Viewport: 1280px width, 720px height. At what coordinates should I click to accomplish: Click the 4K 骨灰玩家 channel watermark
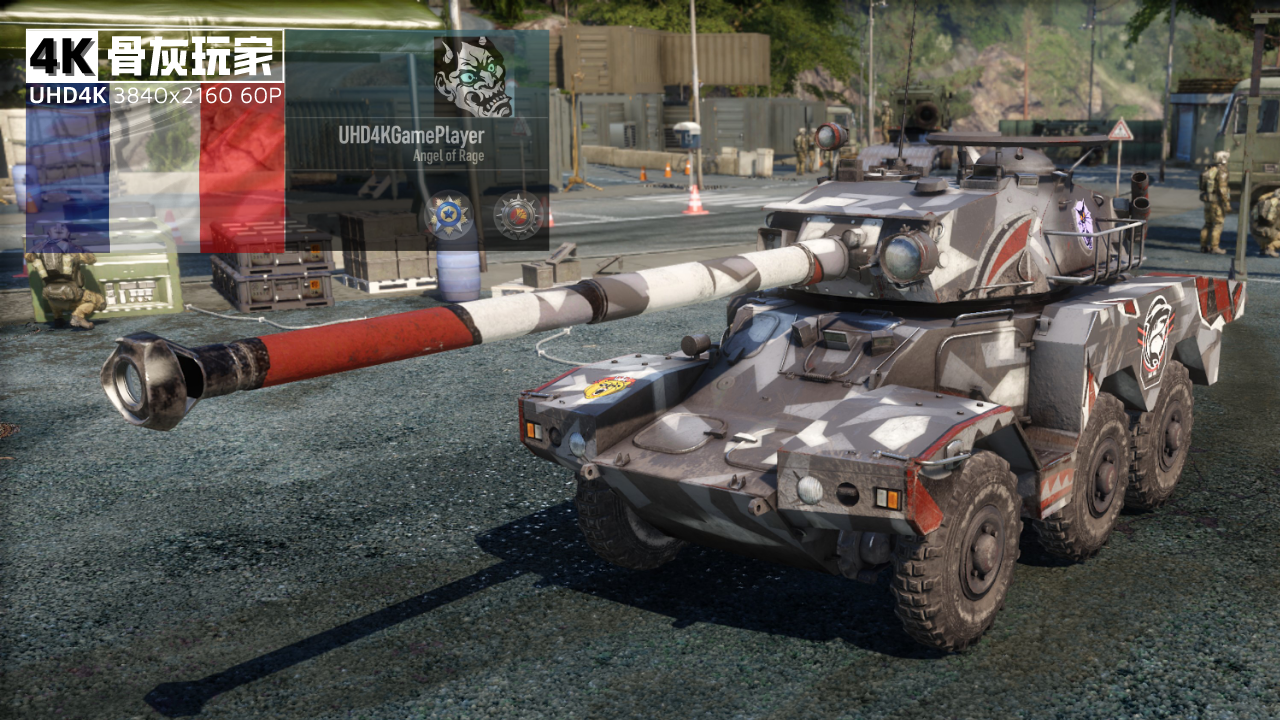click(x=154, y=57)
